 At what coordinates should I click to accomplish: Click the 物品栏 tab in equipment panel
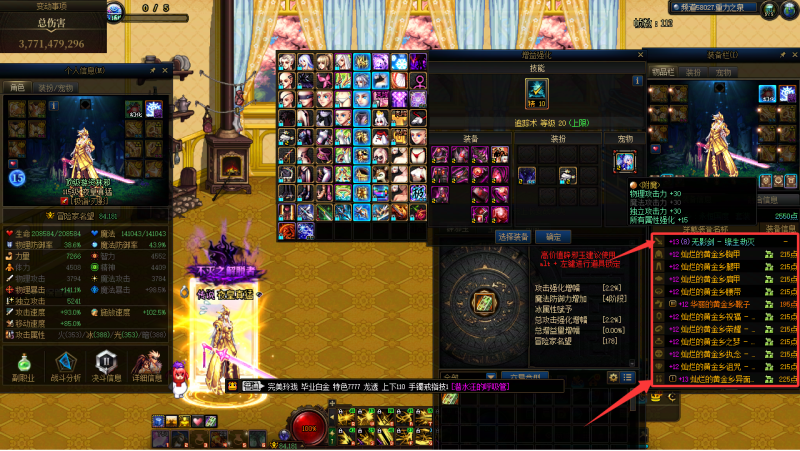coord(664,72)
